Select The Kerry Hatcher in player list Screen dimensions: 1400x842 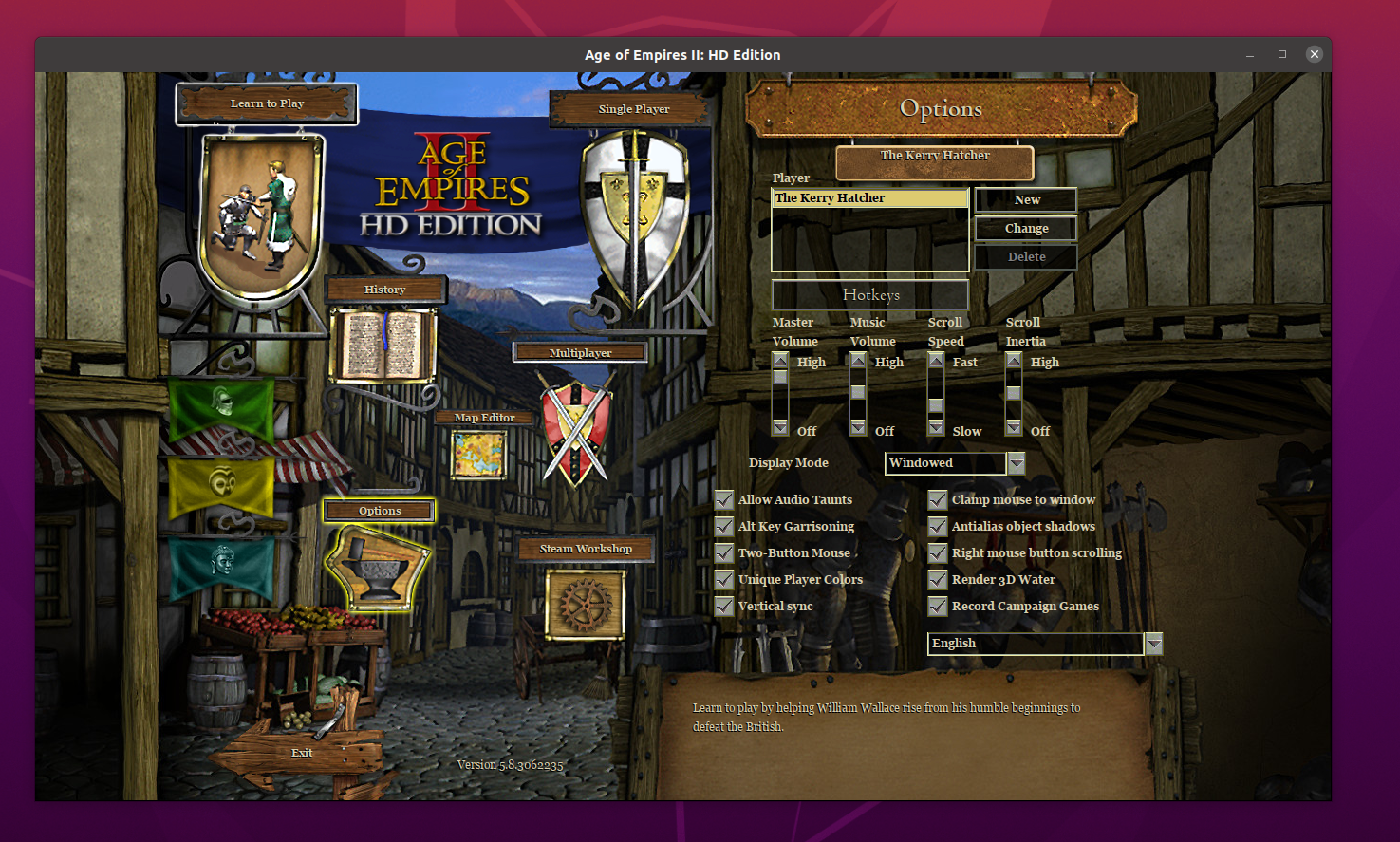coord(869,198)
